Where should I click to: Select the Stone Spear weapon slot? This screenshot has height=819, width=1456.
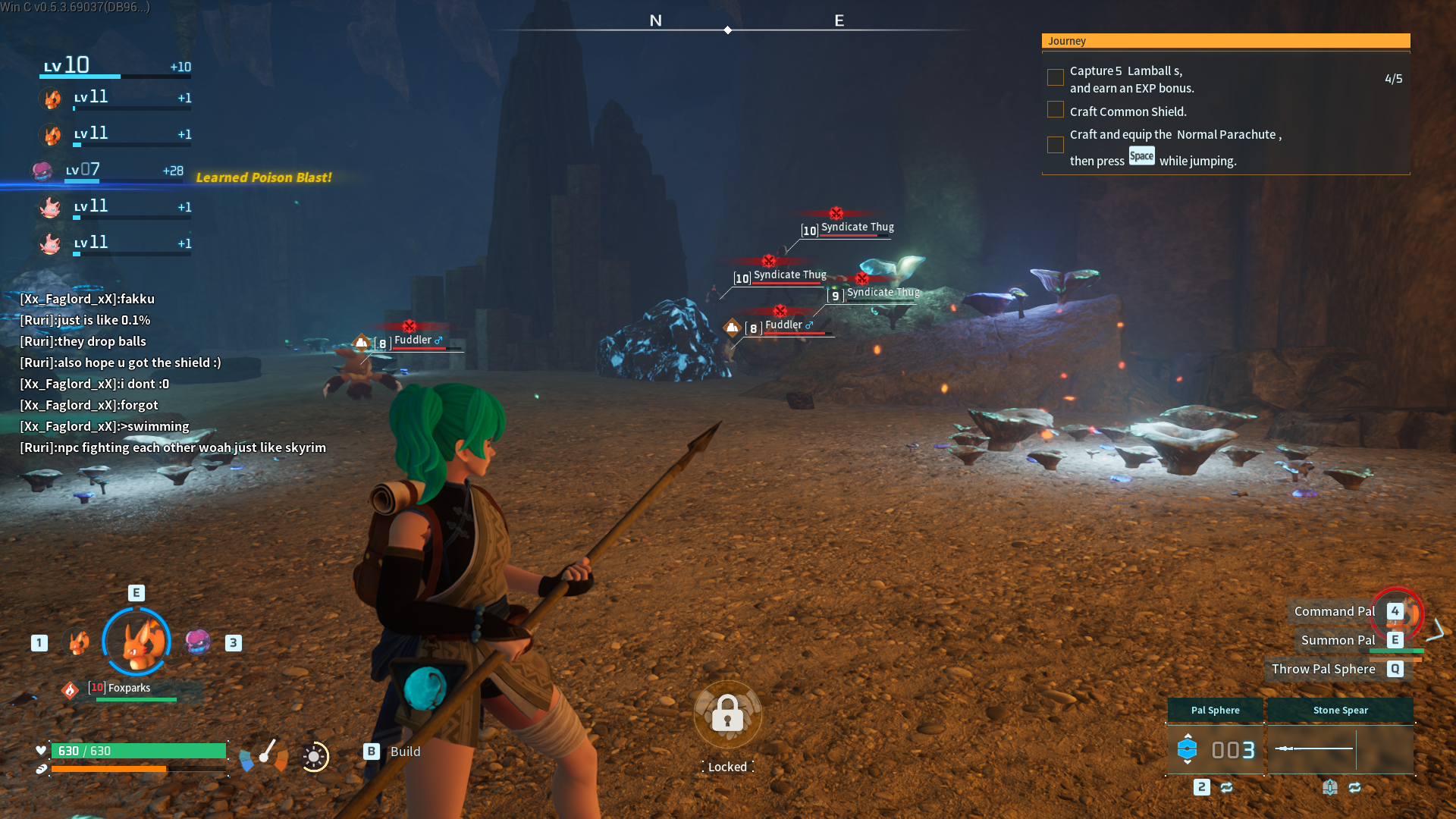pyautogui.click(x=1340, y=749)
